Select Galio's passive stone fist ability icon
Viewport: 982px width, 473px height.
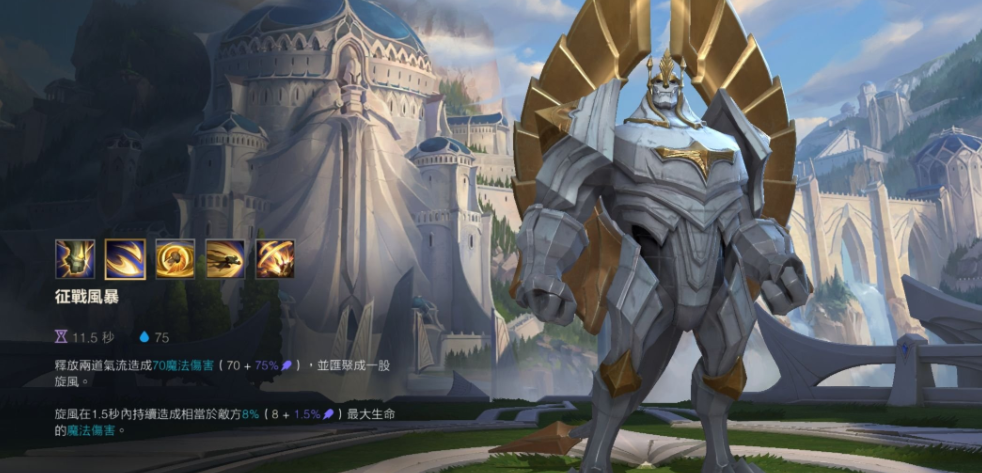[75, 259]
